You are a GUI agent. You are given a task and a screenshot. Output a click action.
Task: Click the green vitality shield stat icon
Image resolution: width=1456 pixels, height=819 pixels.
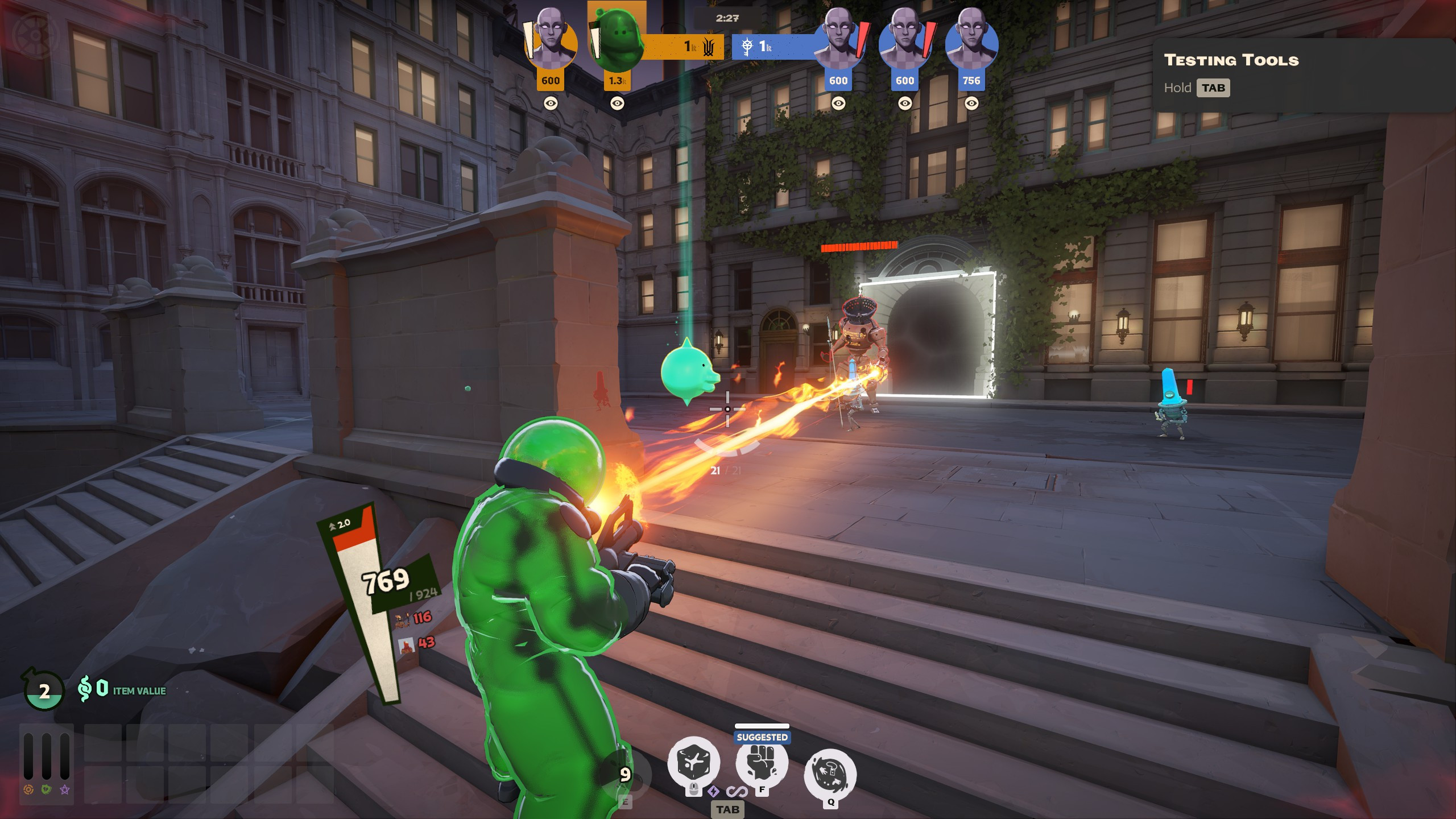[47, 789]
